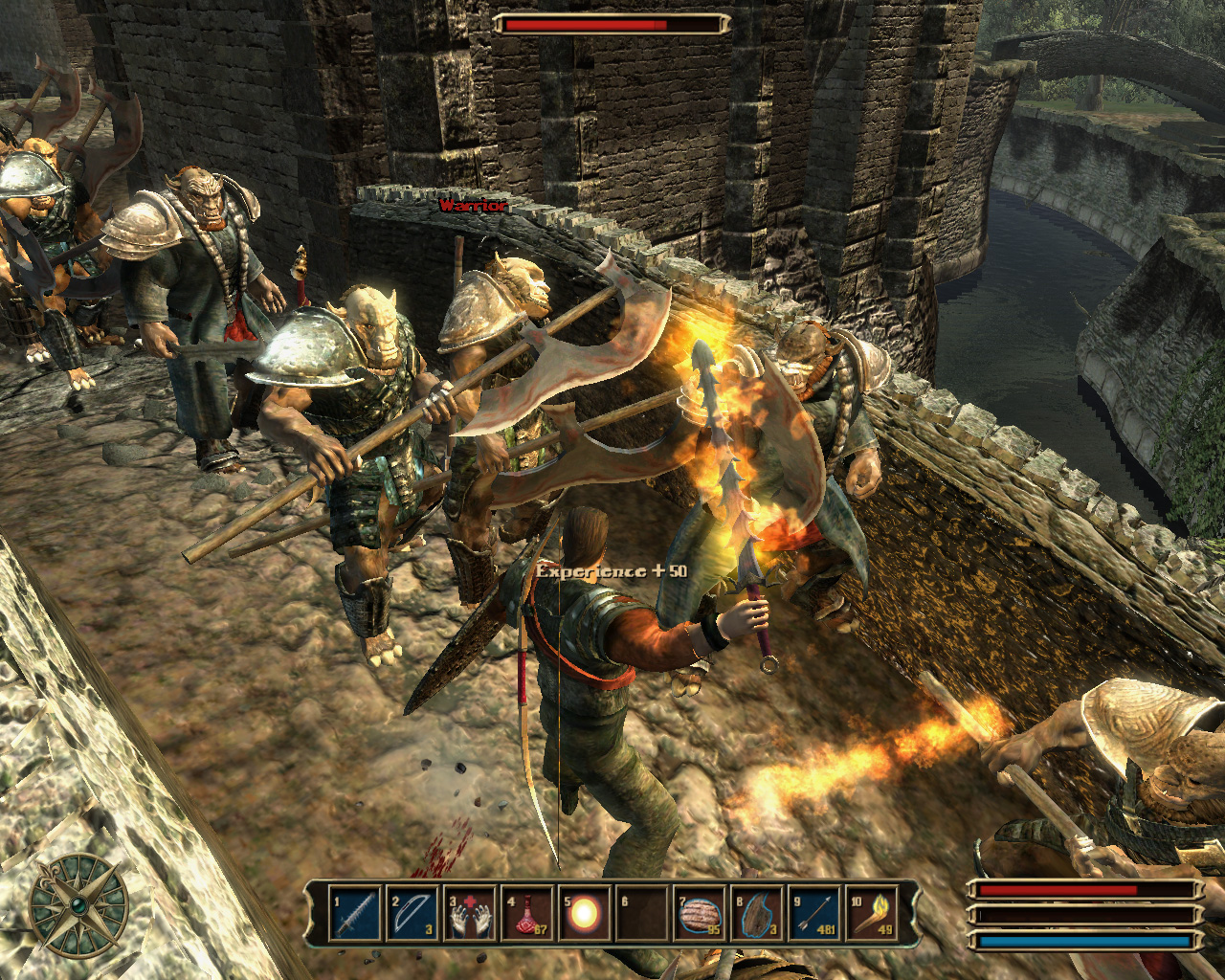Equip the bow from slot 2
Viewport: 1225px width, 980px height.
[x=412, y=916]
